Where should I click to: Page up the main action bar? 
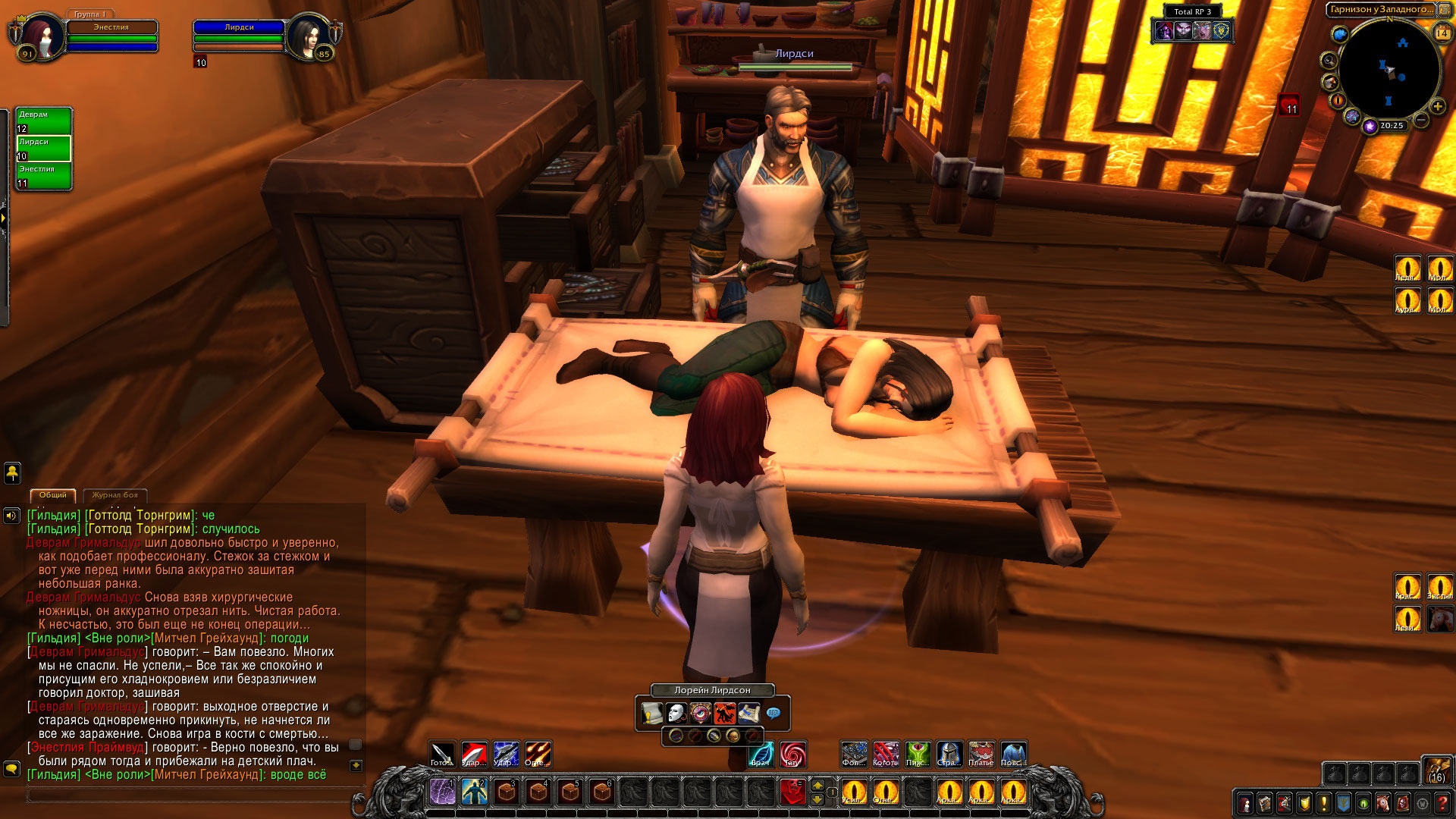click(817, 784)
